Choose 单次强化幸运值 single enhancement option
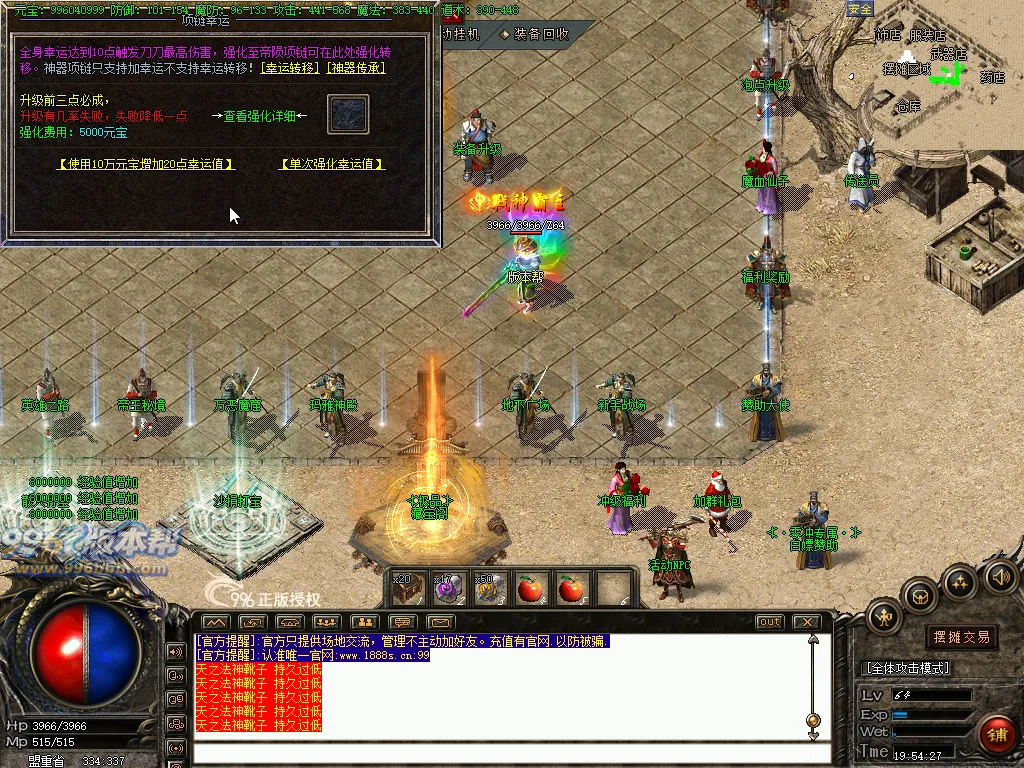Viewport: 1024px width, 768px height. point(332,164)
